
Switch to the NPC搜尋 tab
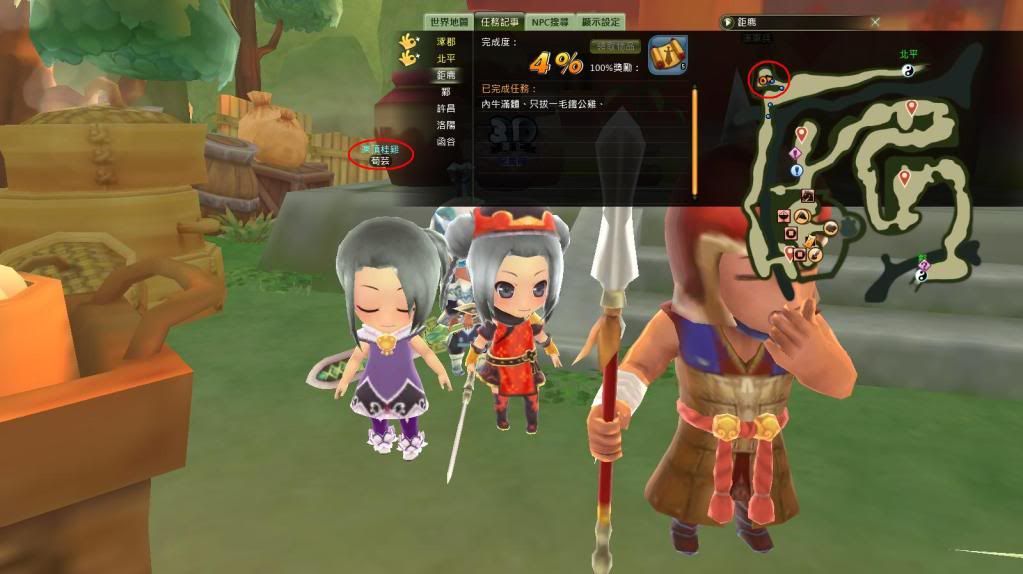tap(550, 21)
